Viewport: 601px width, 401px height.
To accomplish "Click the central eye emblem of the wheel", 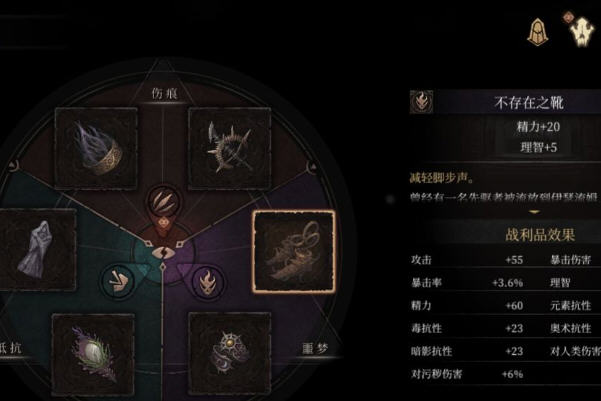I will pos(161,252).
